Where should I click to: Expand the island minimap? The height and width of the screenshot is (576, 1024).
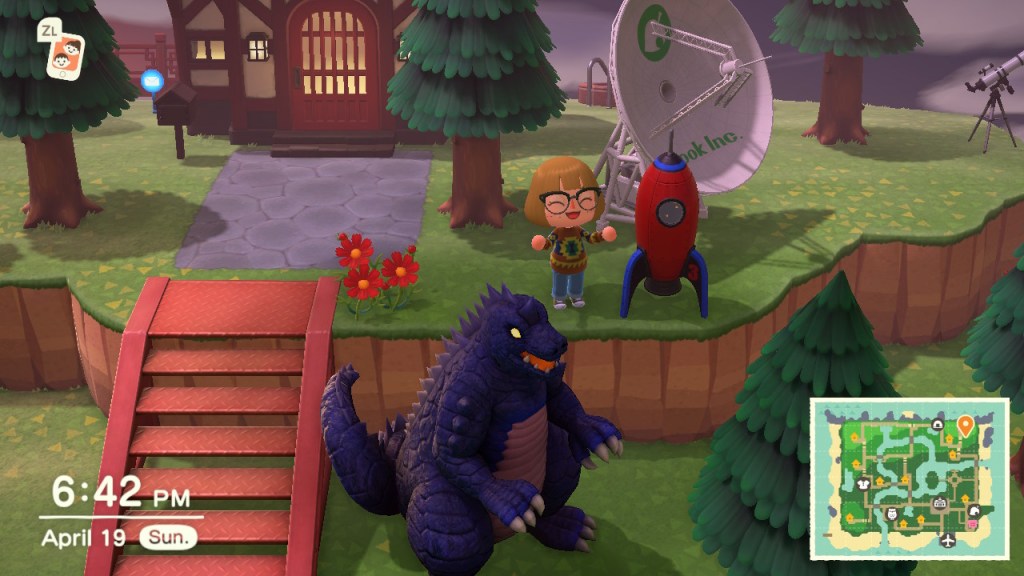(908, 478)
